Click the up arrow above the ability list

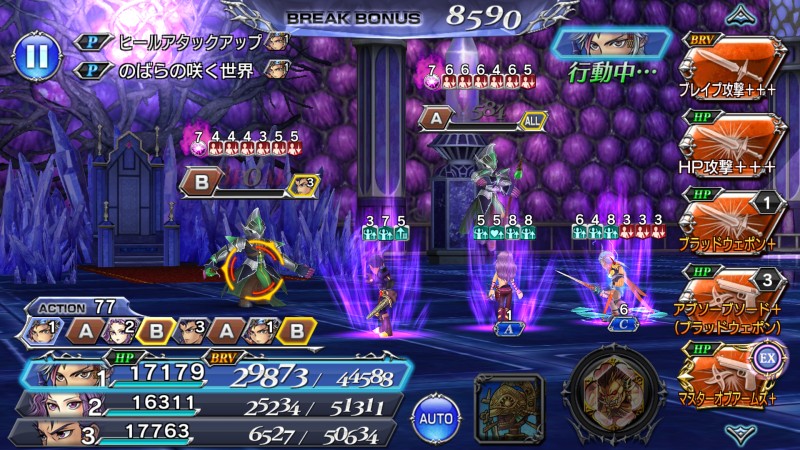coord(740,12)
